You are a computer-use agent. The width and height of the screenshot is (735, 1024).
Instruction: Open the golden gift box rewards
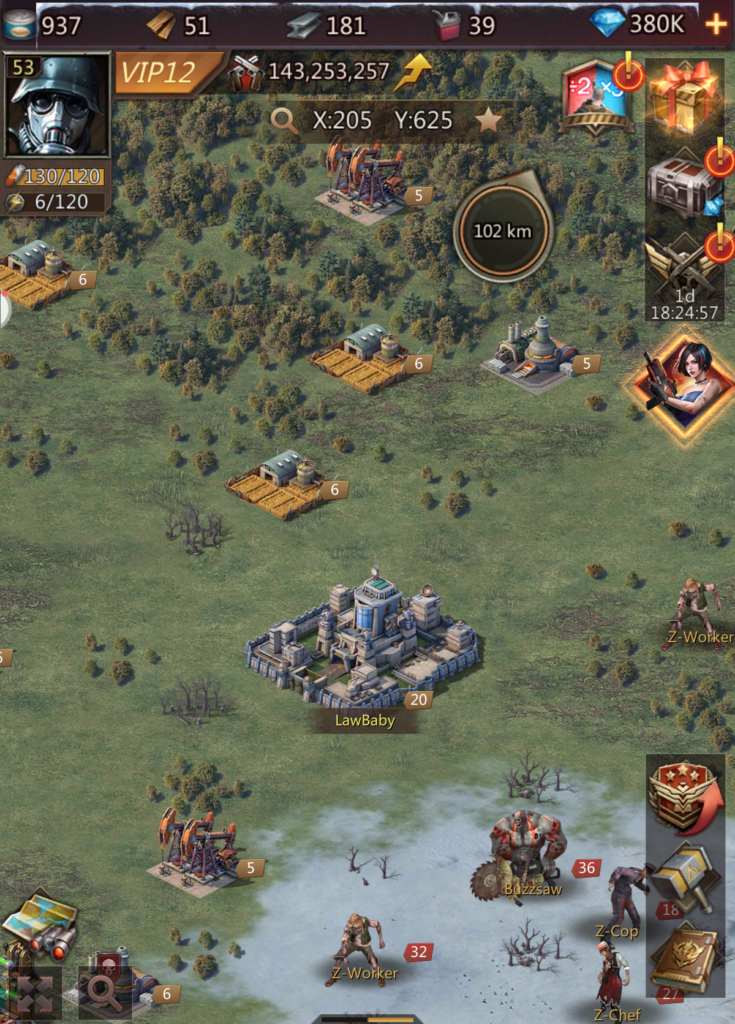(x=684, y=97)
